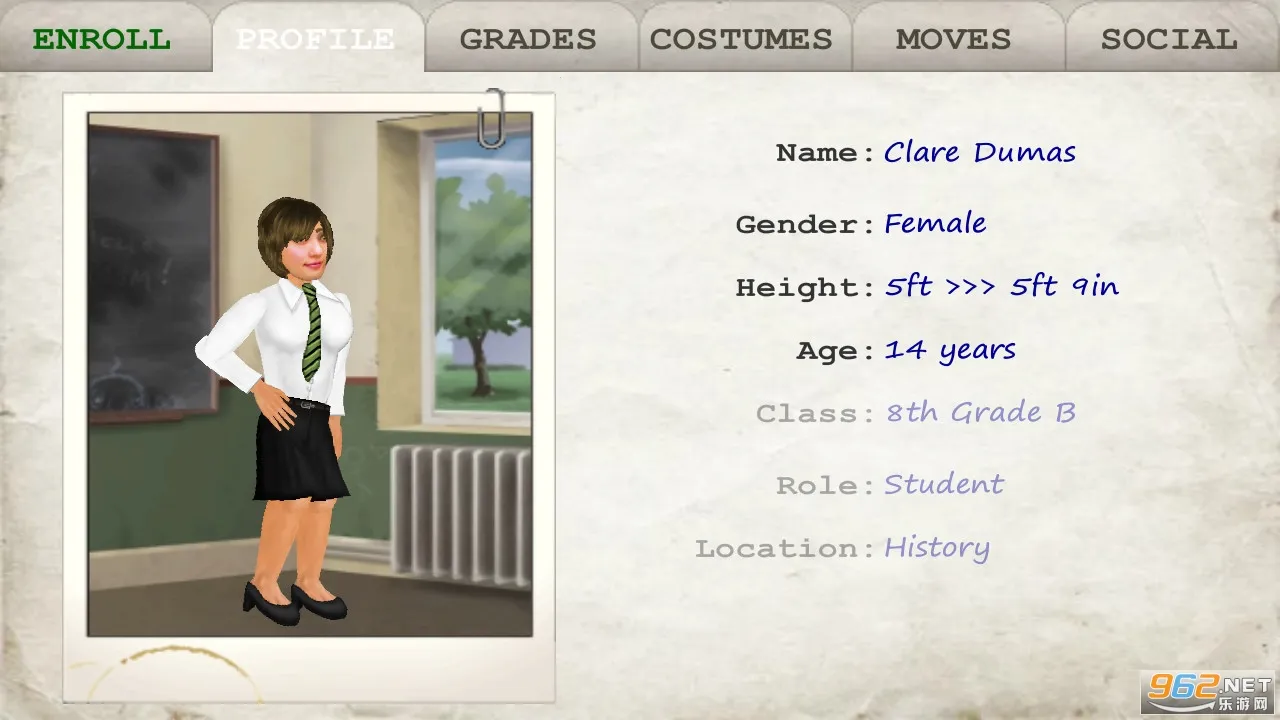Click the character portrait photo
Image resolution: width=1280 pixels, height=720 pixels.
309,375
